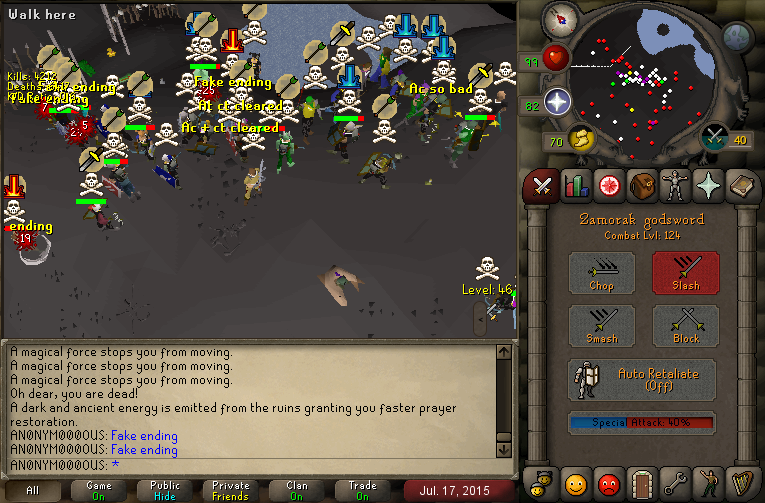The width and height of the screenshot is (765, 503).
Task: Choose the Slash attack style
Action: pyautogui.click(x=685, y=272)
